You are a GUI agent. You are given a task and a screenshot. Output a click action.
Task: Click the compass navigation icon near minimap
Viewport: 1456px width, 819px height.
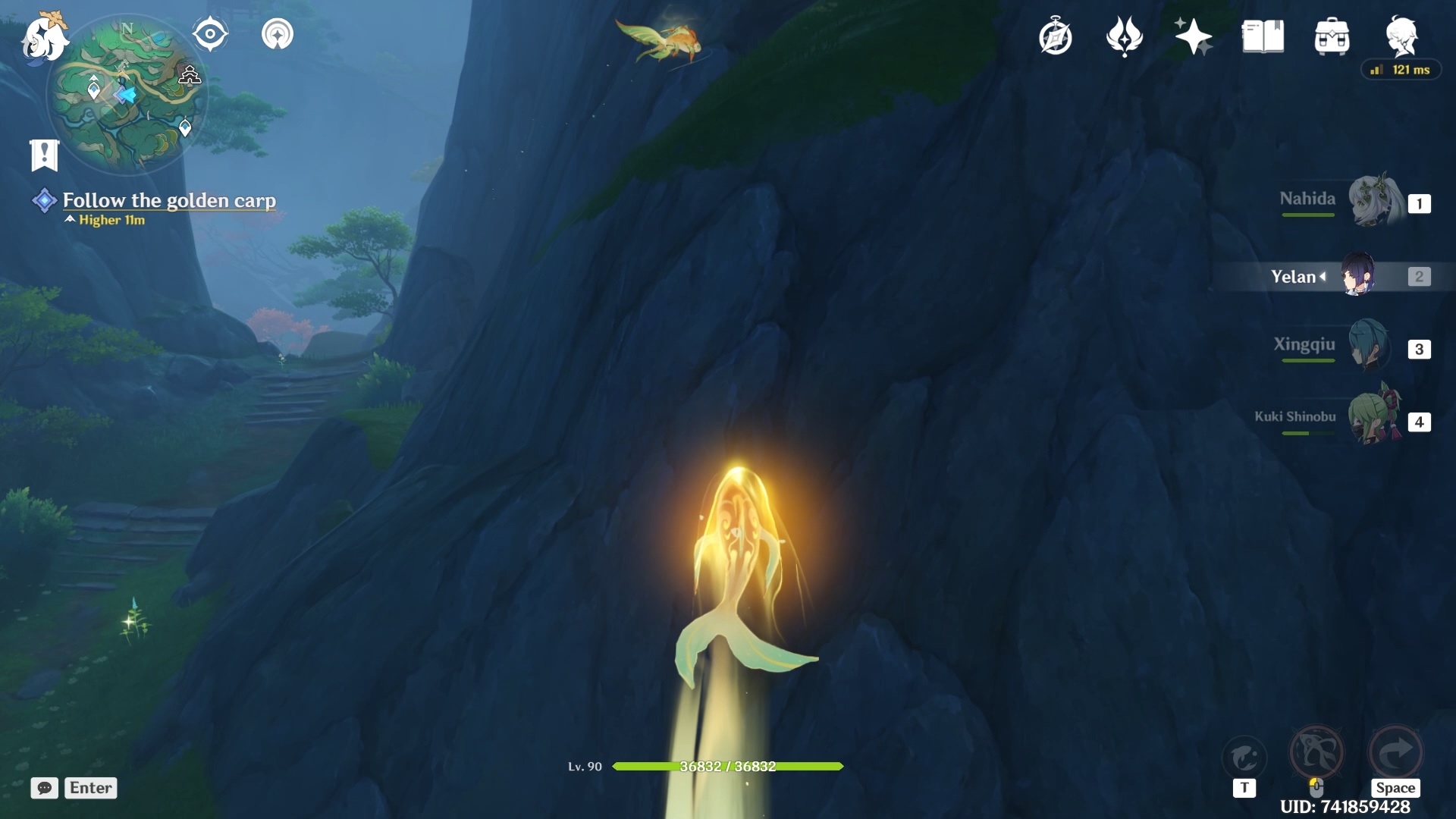[x=210, y=33]
